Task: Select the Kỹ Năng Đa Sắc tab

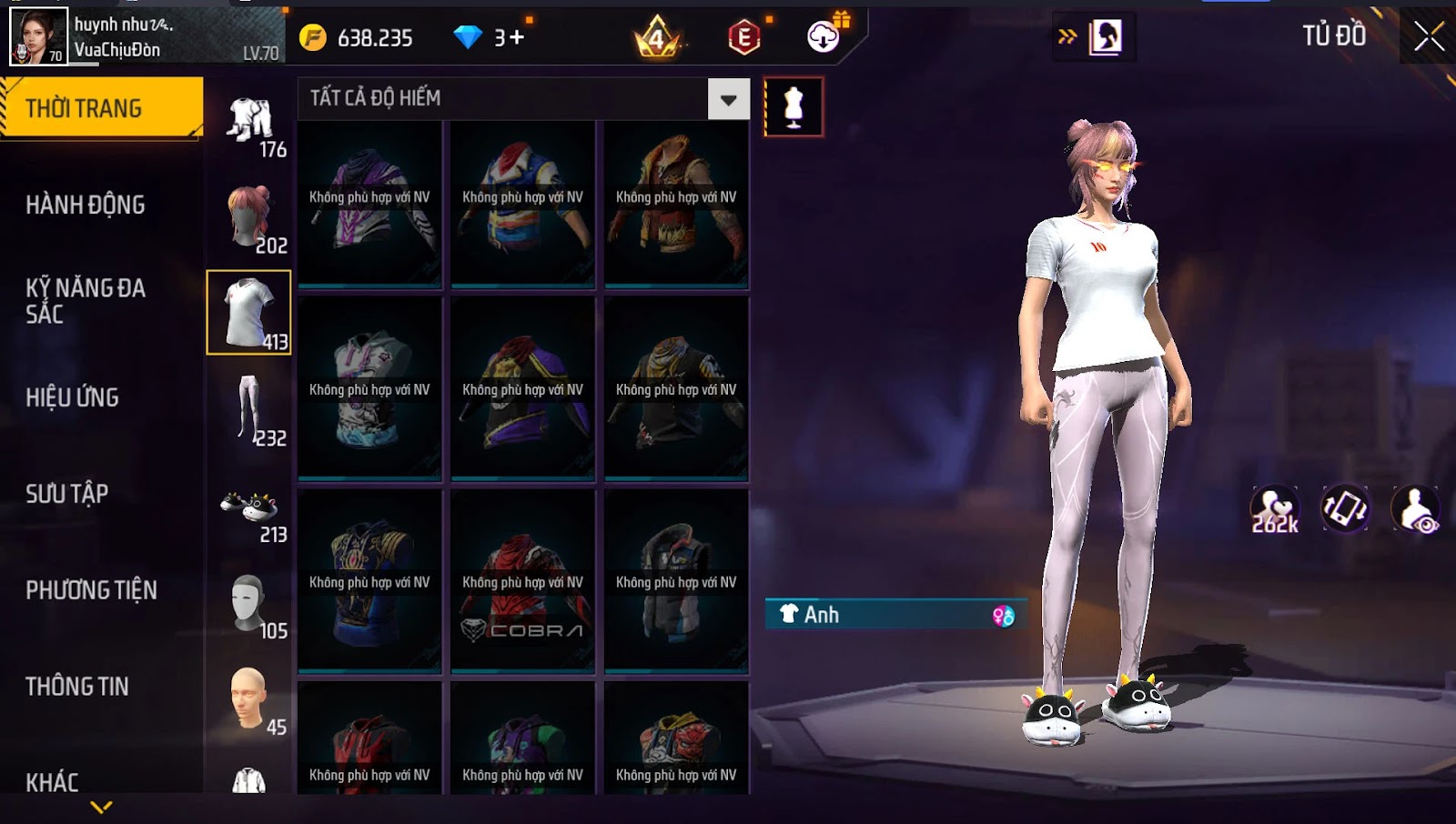Action: click(x=86, y=301)
